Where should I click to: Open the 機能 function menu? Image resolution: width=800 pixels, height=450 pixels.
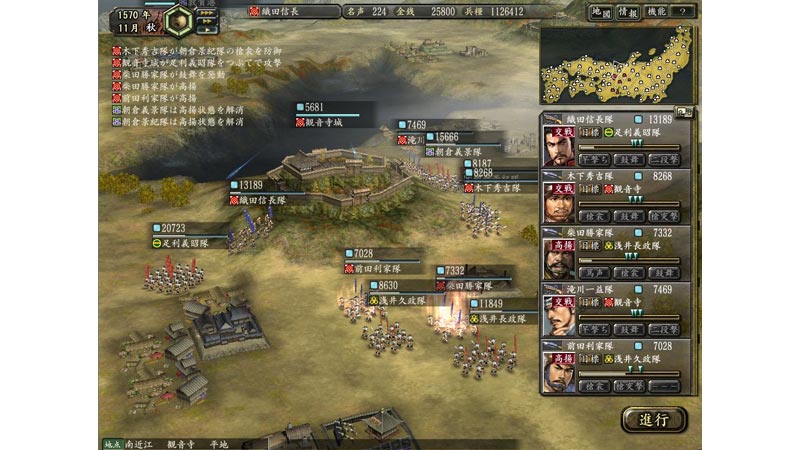click(x=656, y=12)
